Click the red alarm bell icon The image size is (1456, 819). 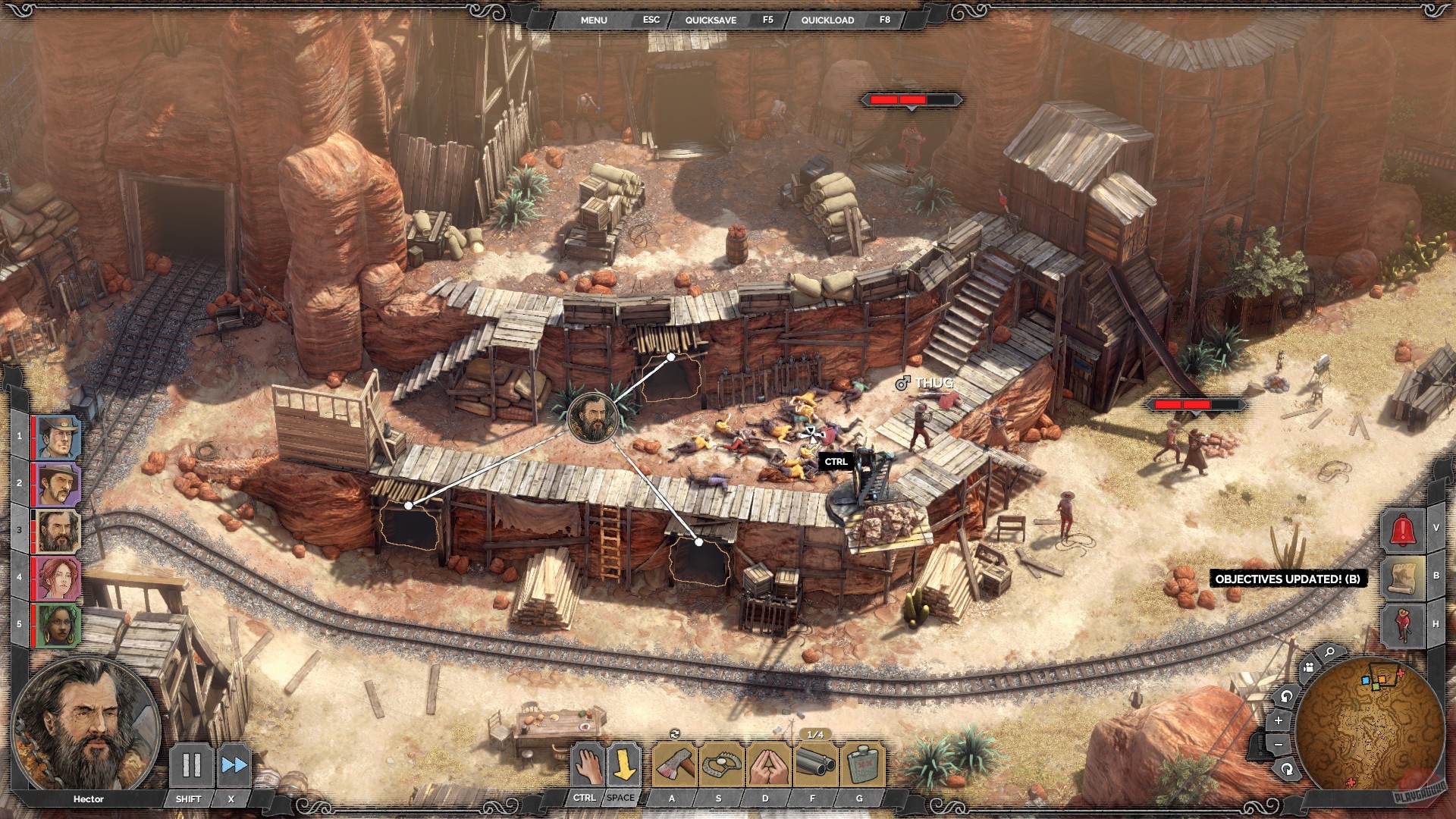[1402, 529]
